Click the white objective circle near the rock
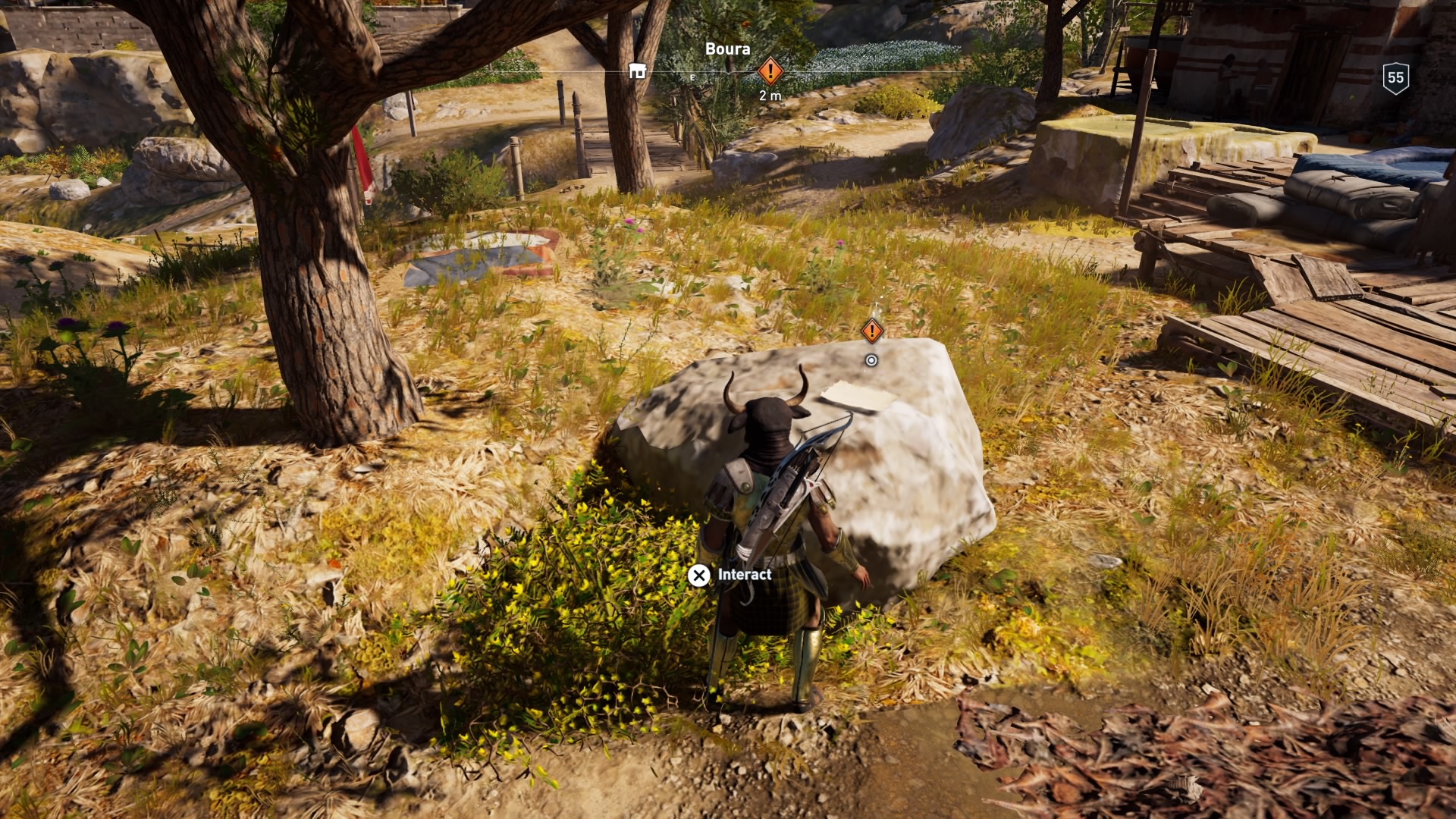This screenshot has width=1456, height=819. [872, 361]
